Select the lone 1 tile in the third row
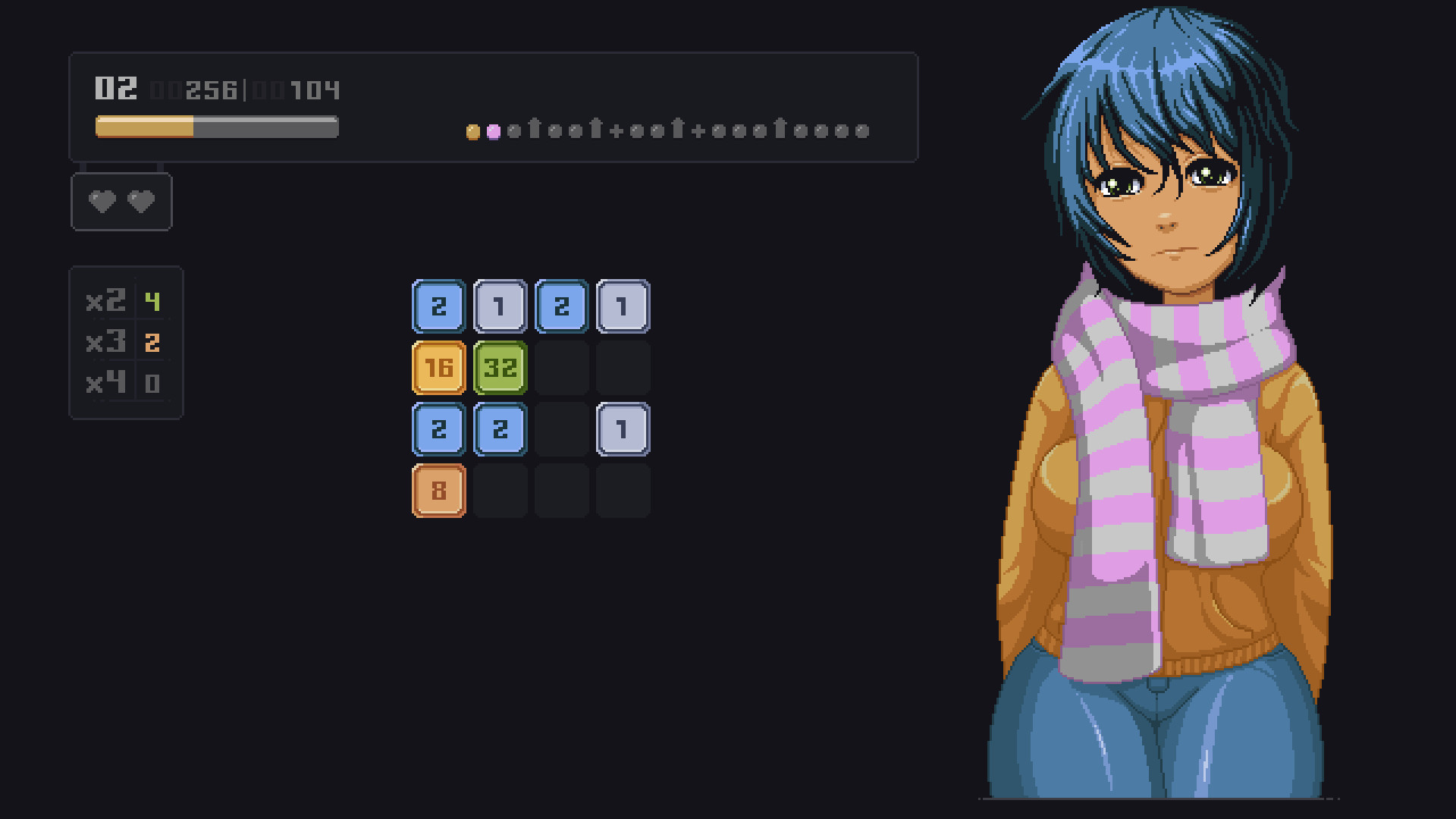The image size is (1456, 819). click(623, 428)
